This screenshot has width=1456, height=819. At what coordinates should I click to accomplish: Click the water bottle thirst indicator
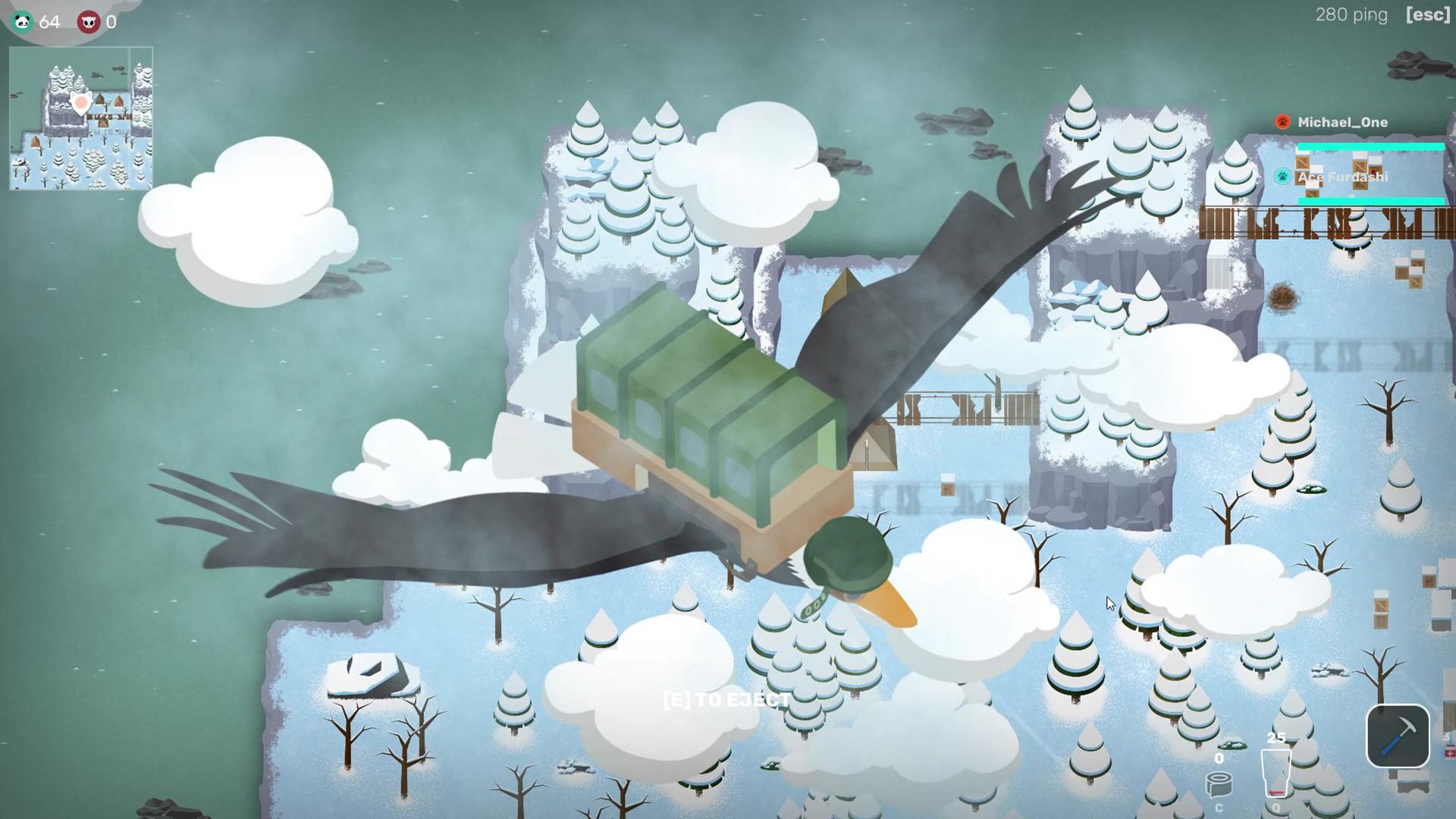(x=1276, y=773)
